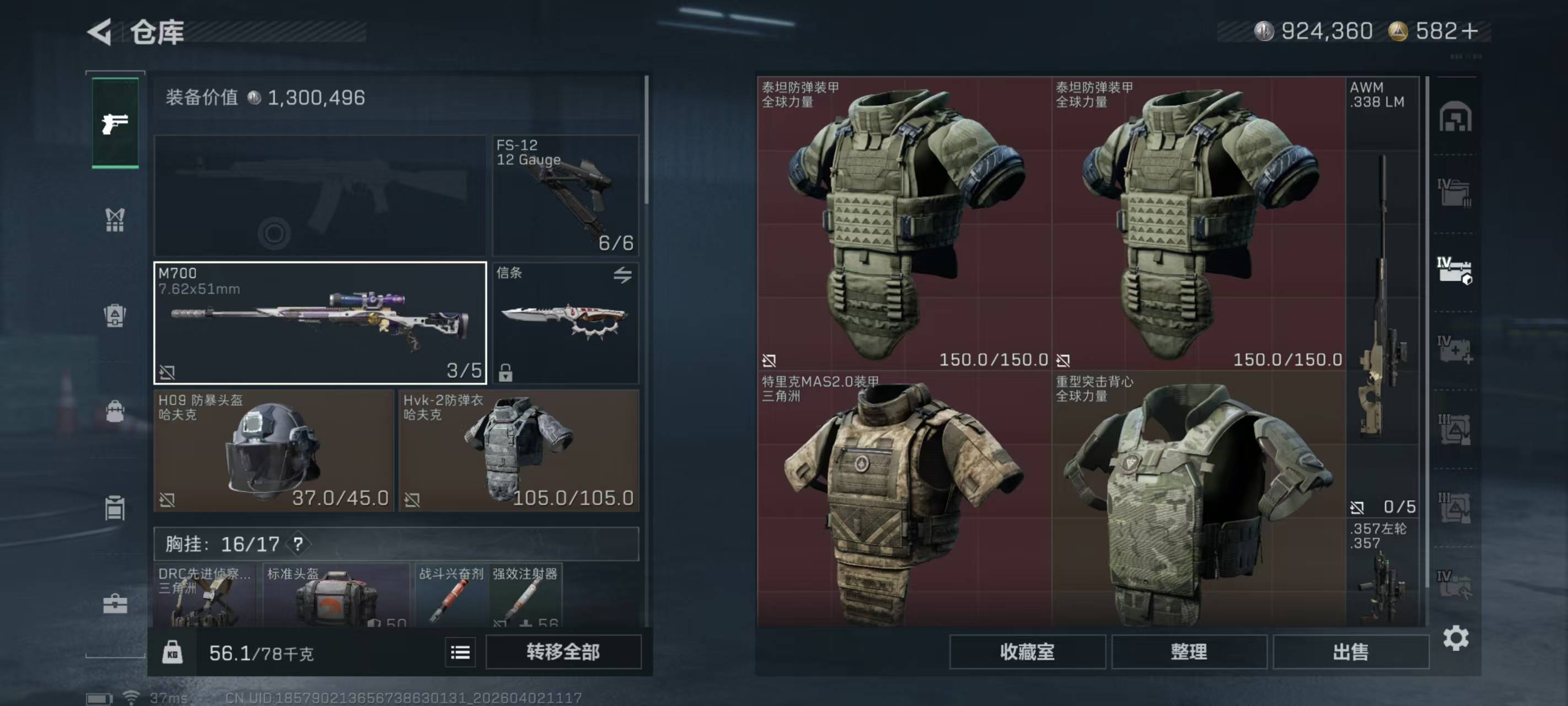
Task: Select the 特里克MAS2.0装甲 armor item
Action: [x=904, y=500]
